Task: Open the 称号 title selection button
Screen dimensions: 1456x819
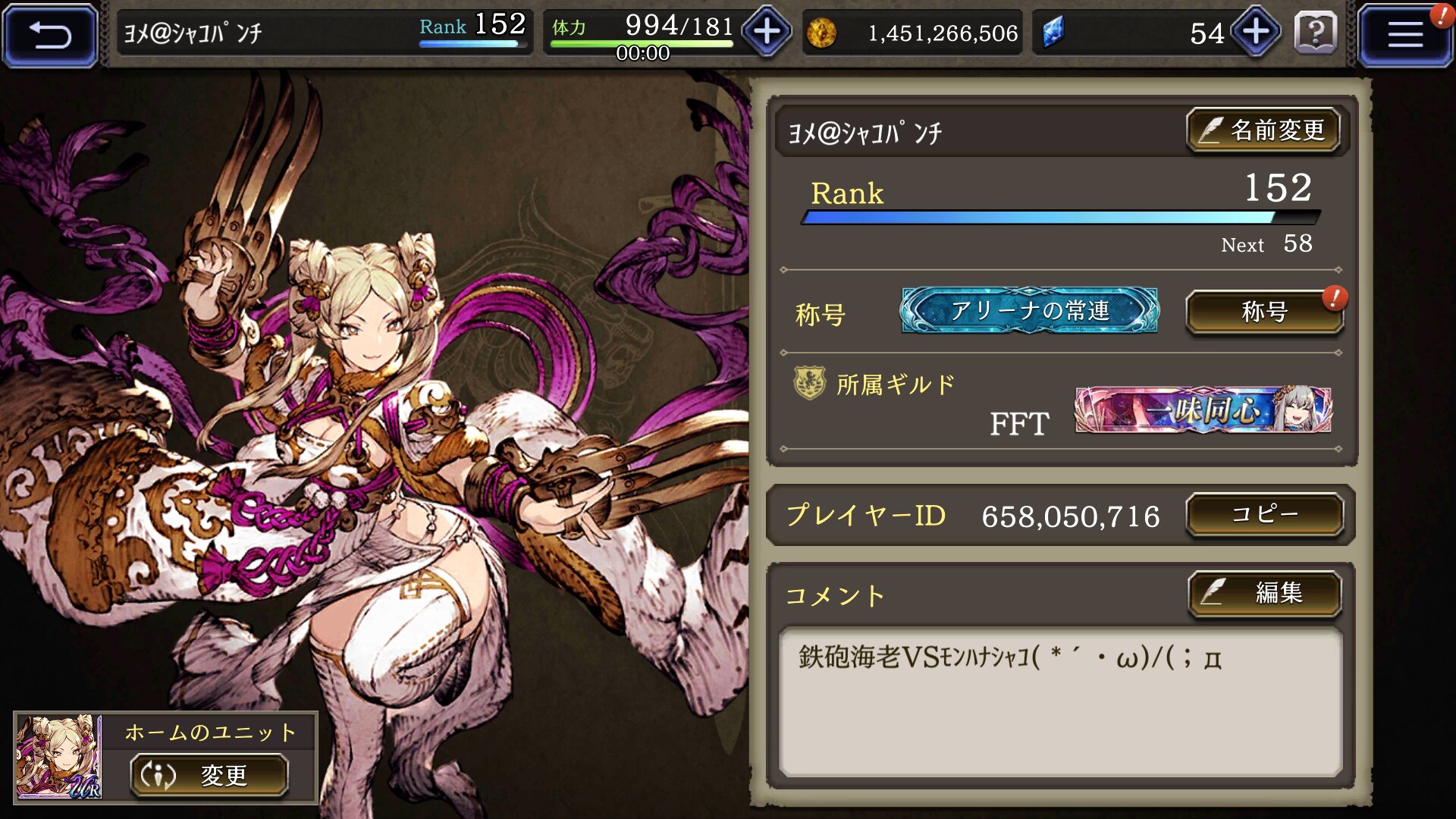Action: point(1264,312)
